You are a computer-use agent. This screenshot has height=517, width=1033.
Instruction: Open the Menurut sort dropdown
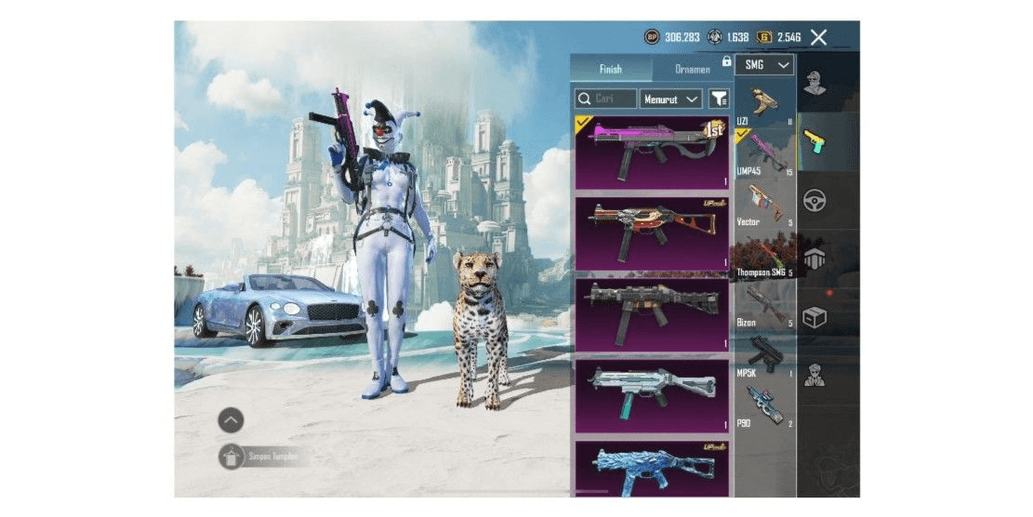pyautogui.click(x=670, y=98)
